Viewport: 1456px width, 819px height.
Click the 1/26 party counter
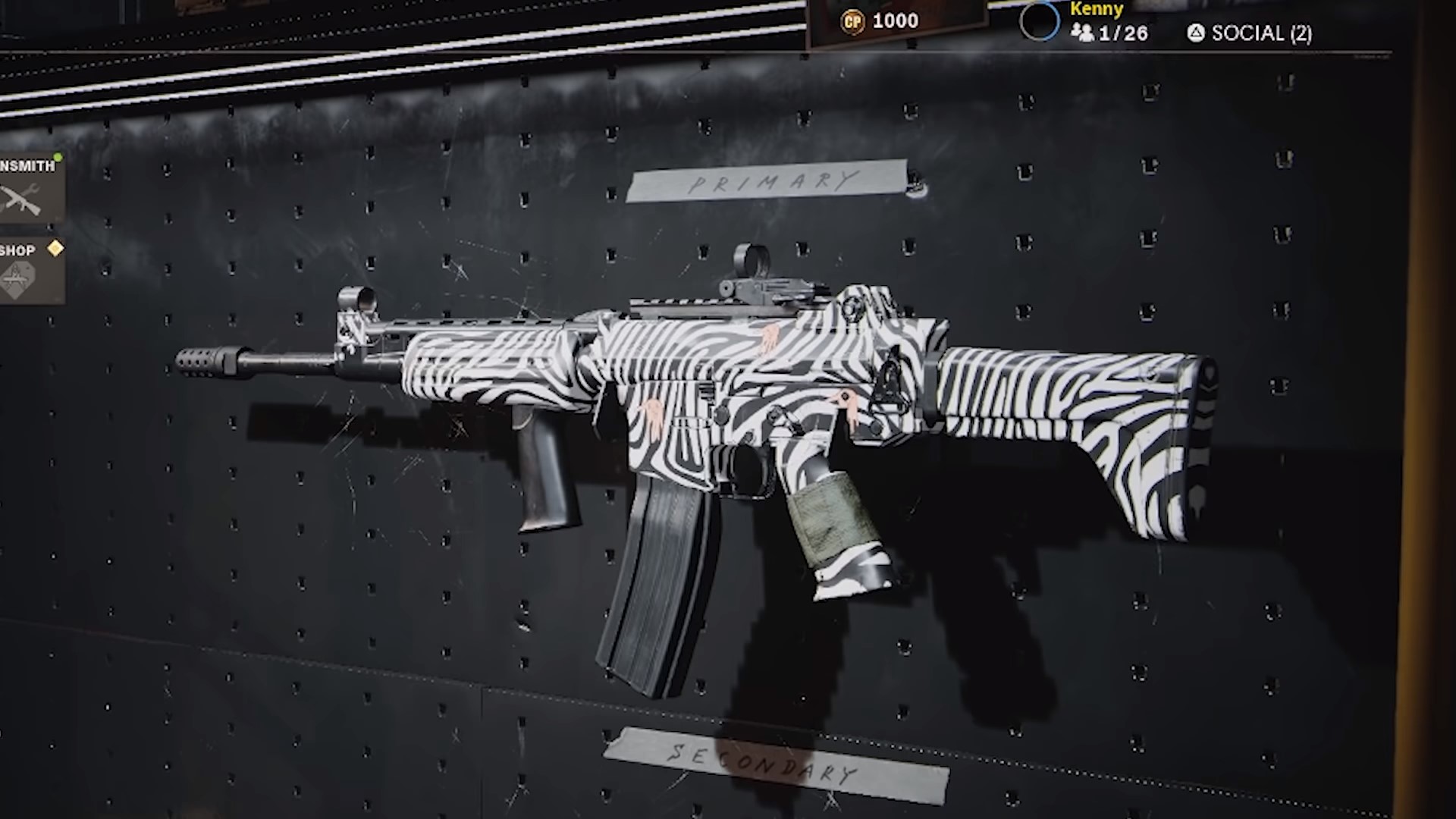coord(1122,33)
